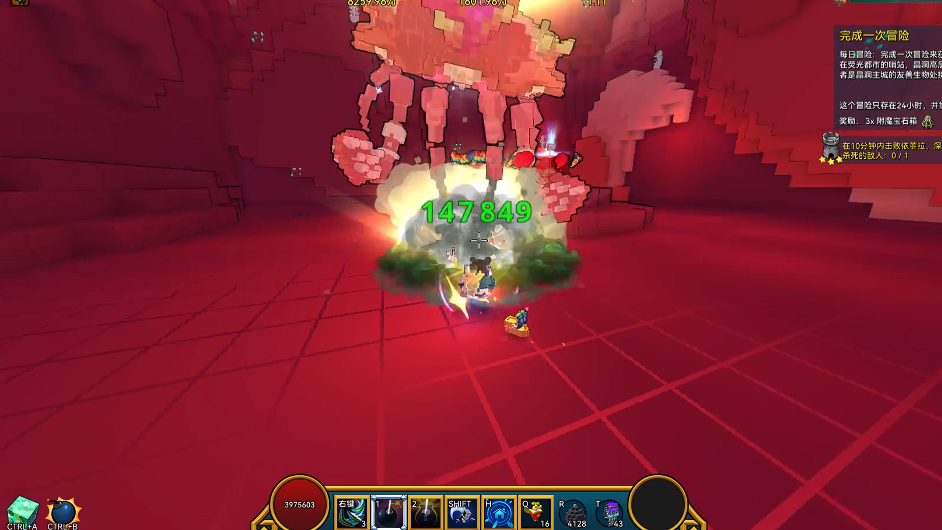Click the blue home teleport icon

[498, 512]
